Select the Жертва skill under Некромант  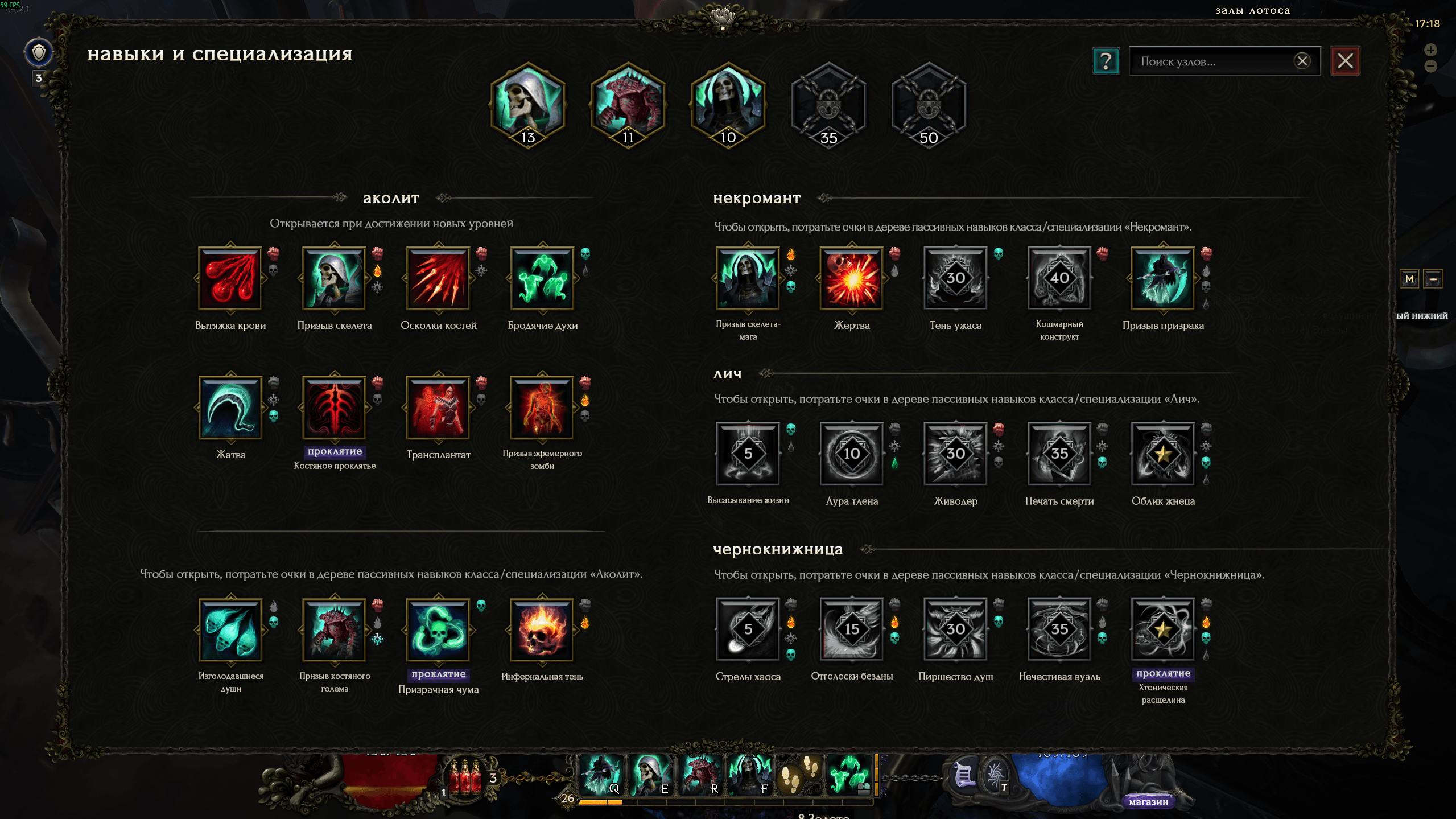point(852,278)
